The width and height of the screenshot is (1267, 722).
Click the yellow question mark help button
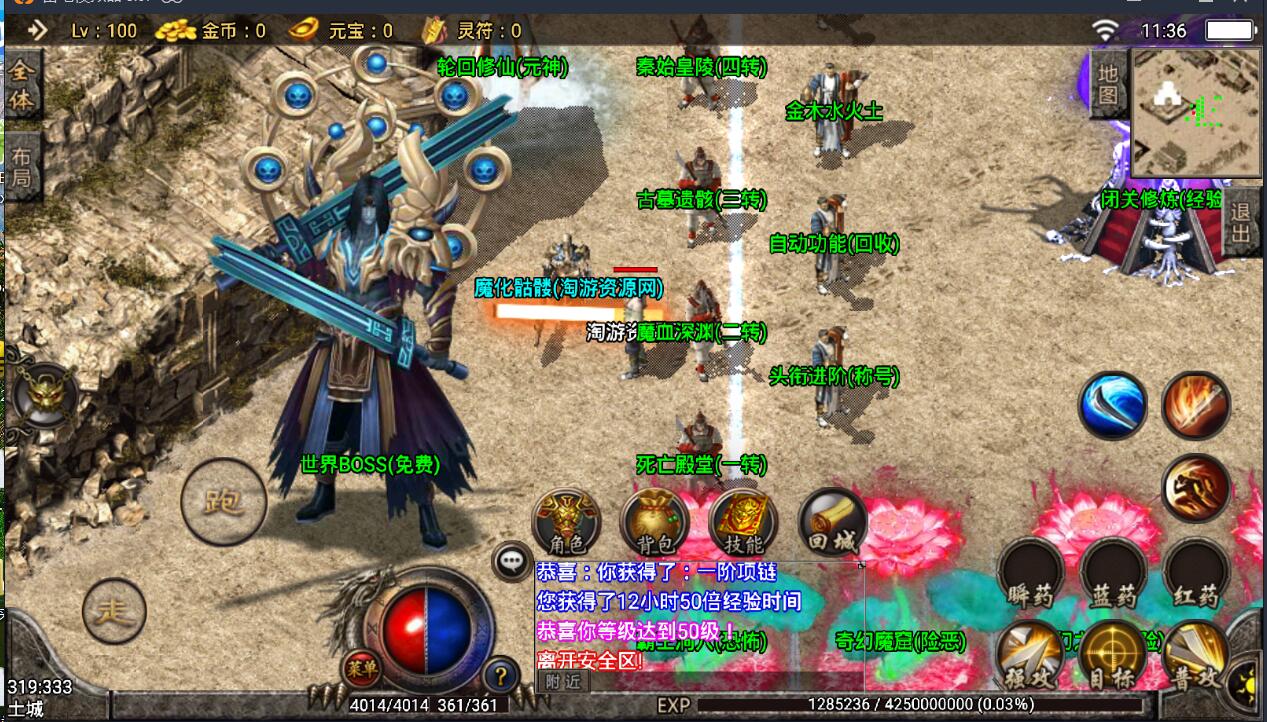500,675
